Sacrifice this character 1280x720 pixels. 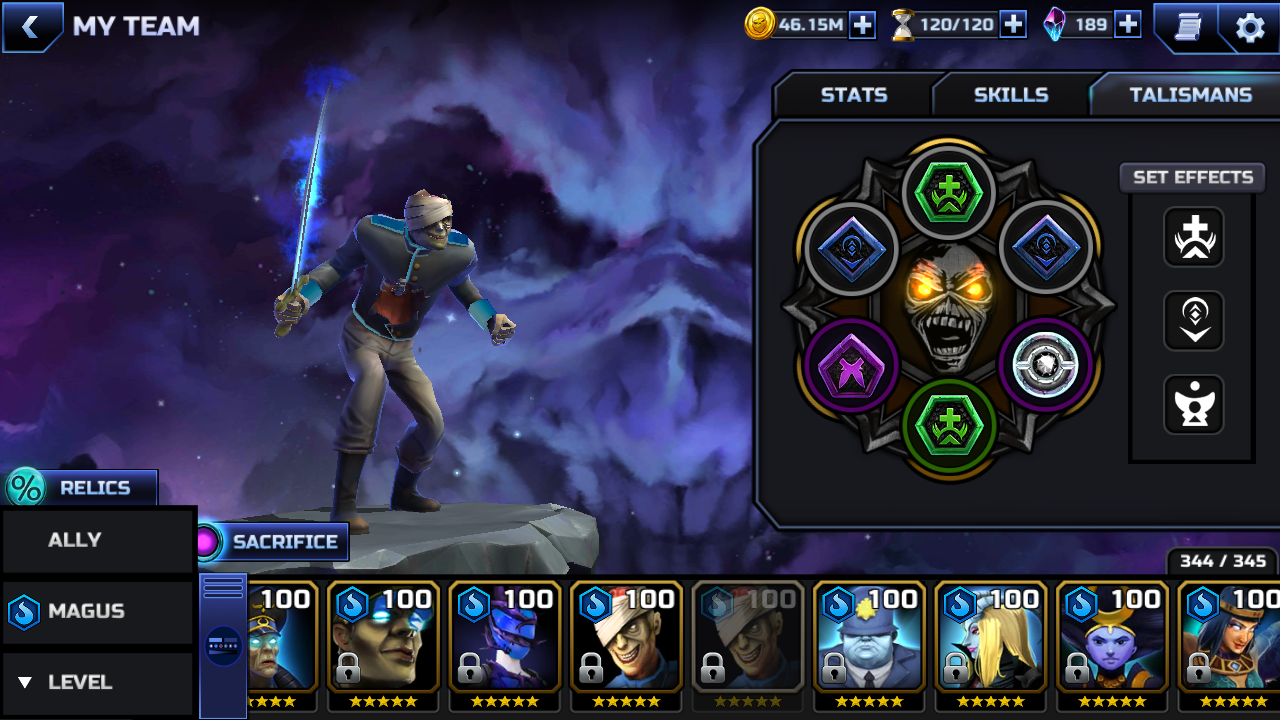tap(272, 542)
